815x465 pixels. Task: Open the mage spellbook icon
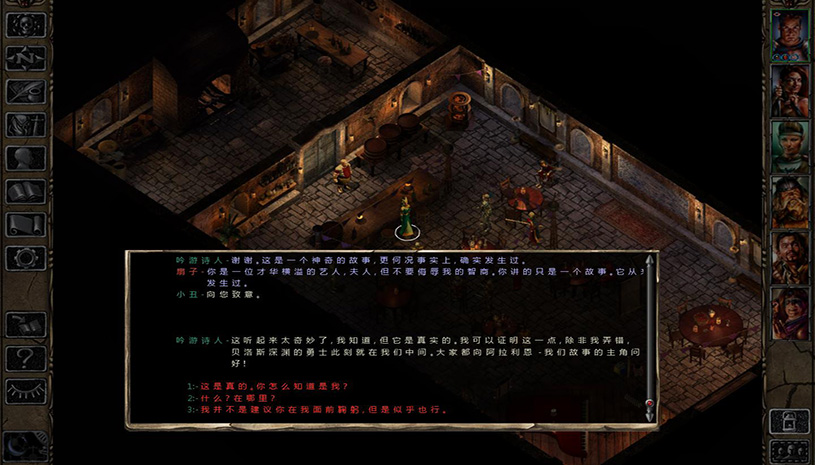26,190
